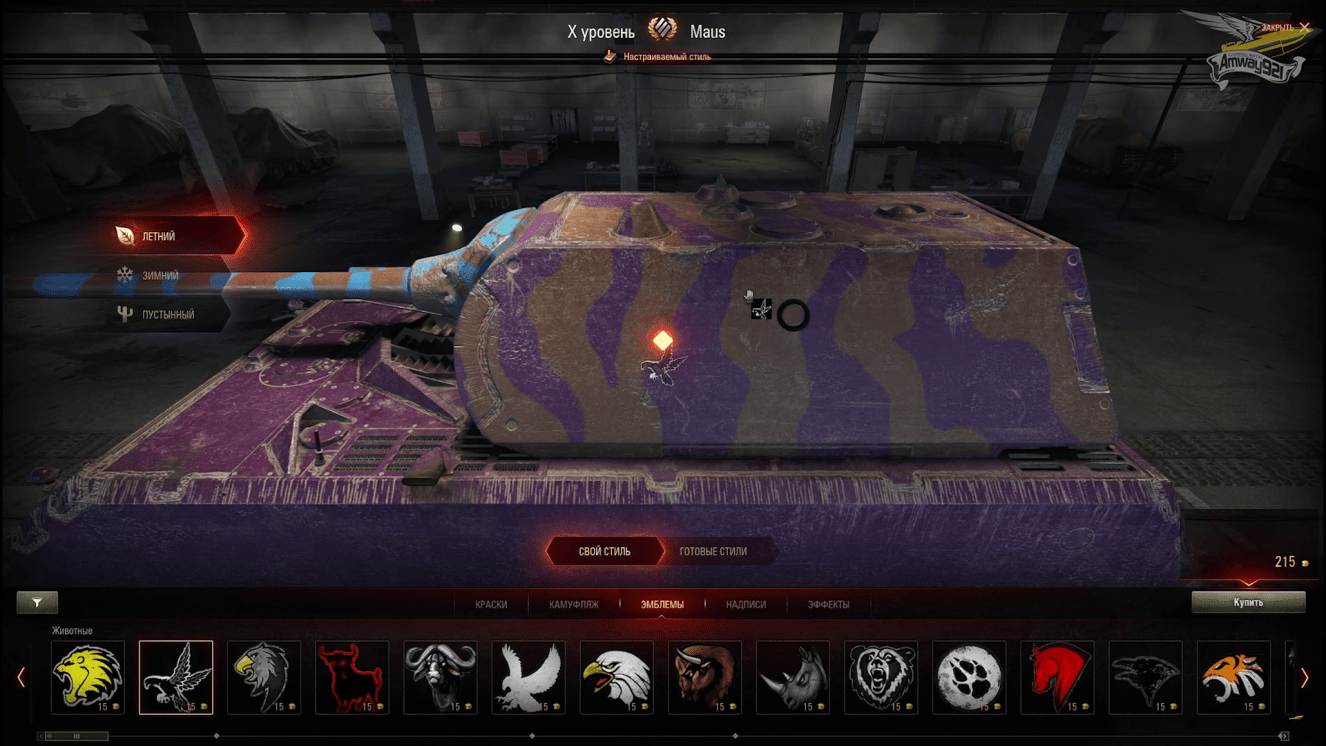Click the Купить purchase button

[x=1248, y=602]
